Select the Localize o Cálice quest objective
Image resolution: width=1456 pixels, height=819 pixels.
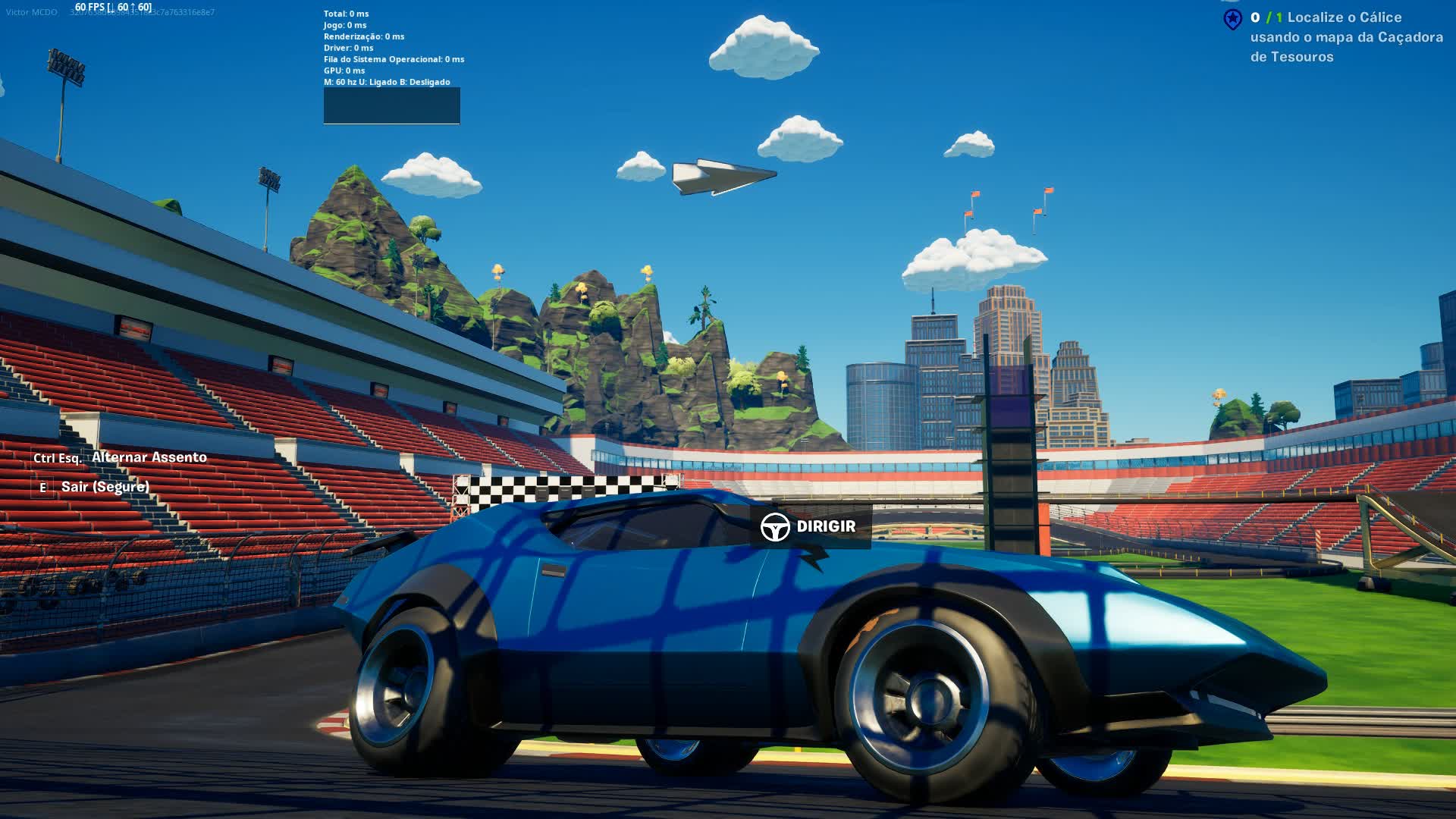pos(1346,36)
